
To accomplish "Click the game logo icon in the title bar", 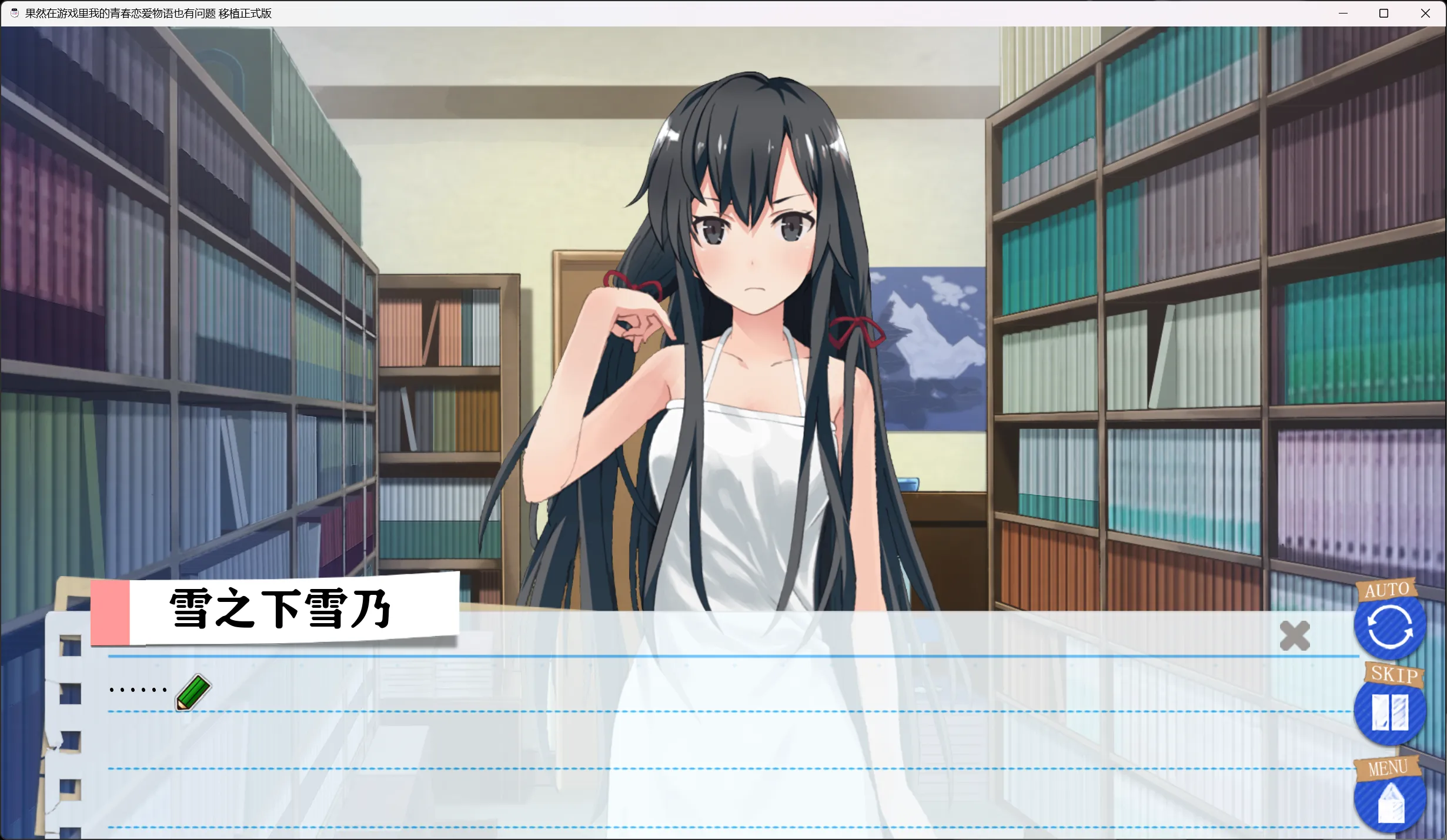I will 14,13.
